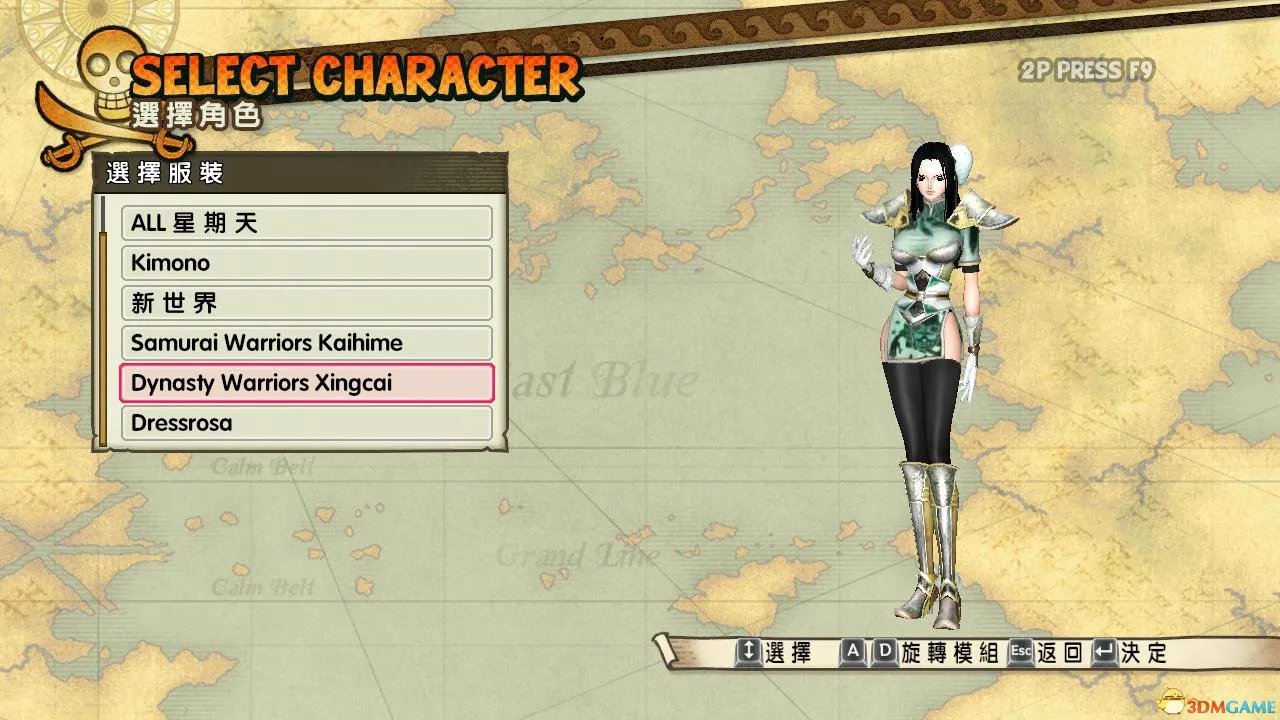Confirm the highlighted Dynasty Warriors Xingcai costume
This screenshot has height=720, width=1280.
click(306, 383)
